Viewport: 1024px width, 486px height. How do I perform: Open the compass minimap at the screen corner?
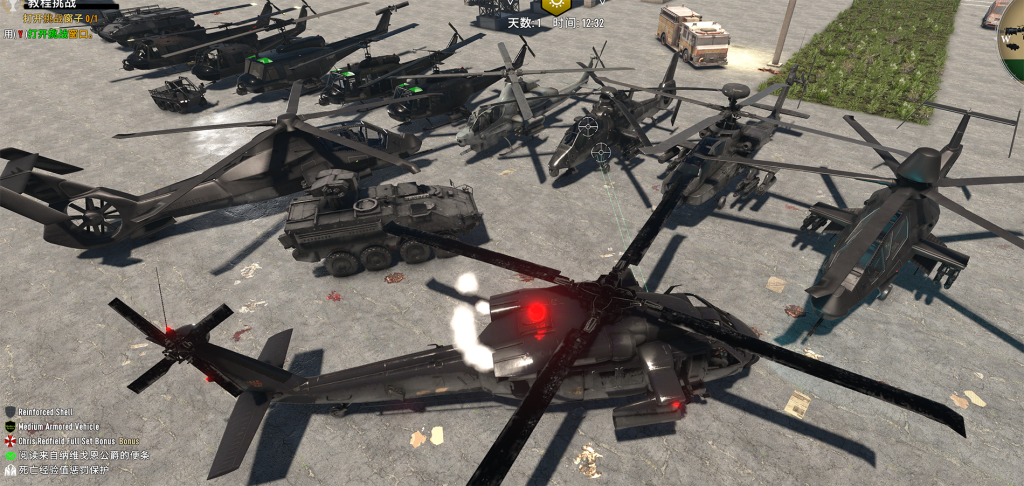click(1012, 40)
